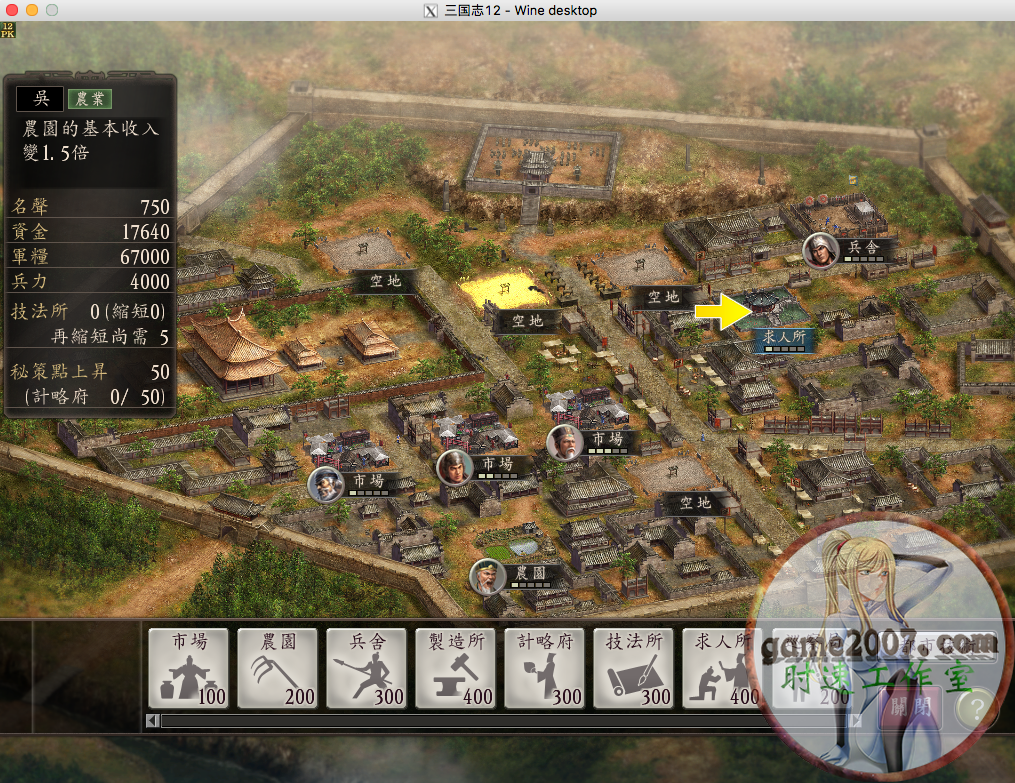1015x783 pixels.
Task: Select the 製造所 workshop building card
Action: coord(456,668)
